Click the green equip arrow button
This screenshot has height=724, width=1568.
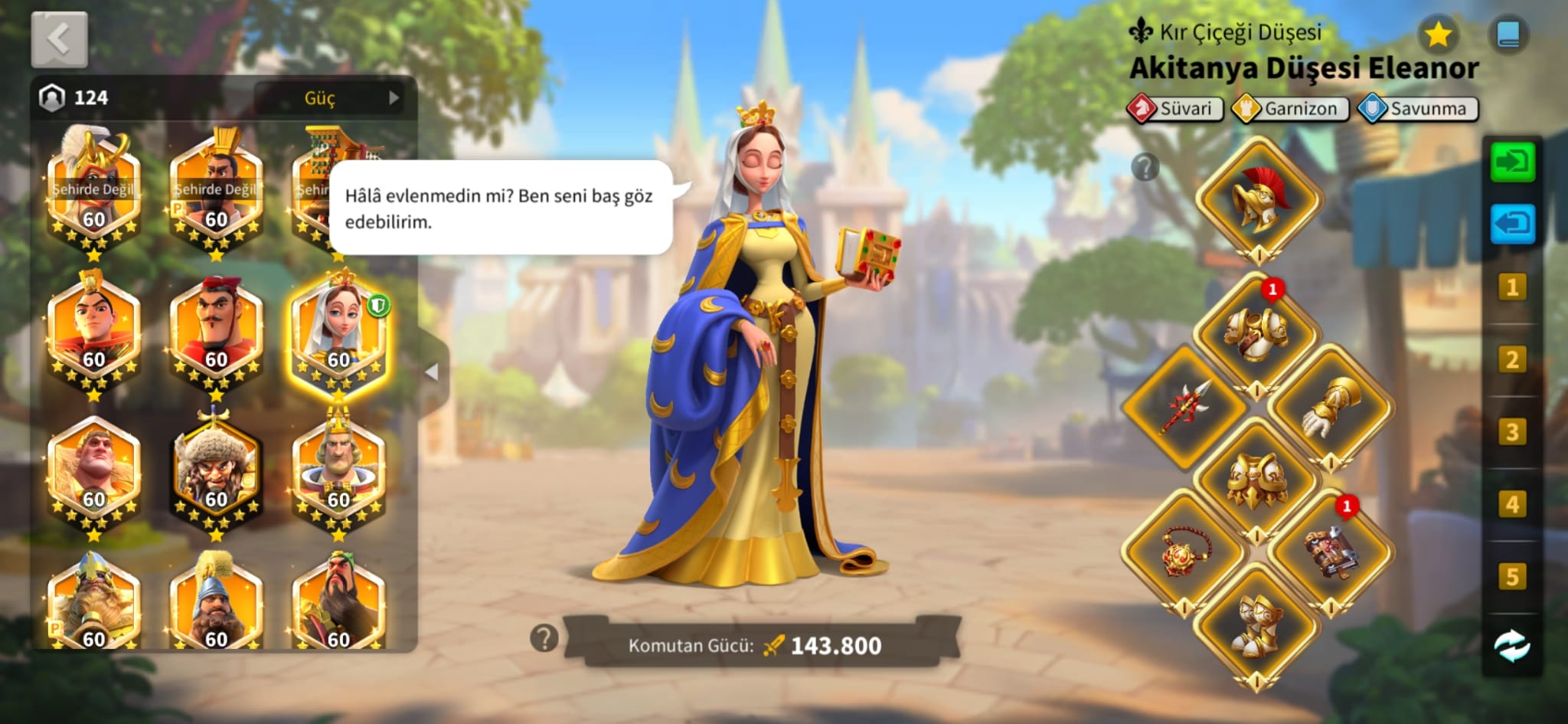coord(1512,162)
